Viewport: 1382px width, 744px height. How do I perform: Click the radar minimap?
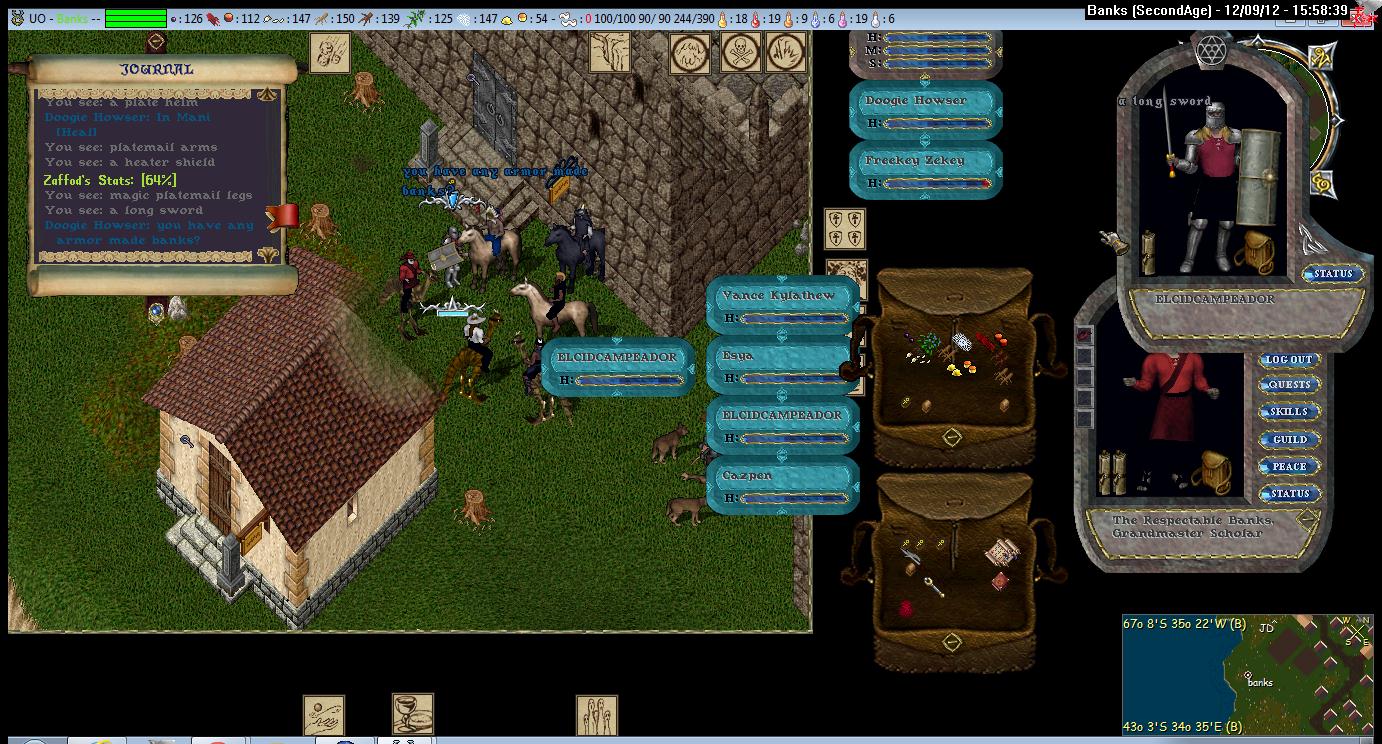point(1247,675)
